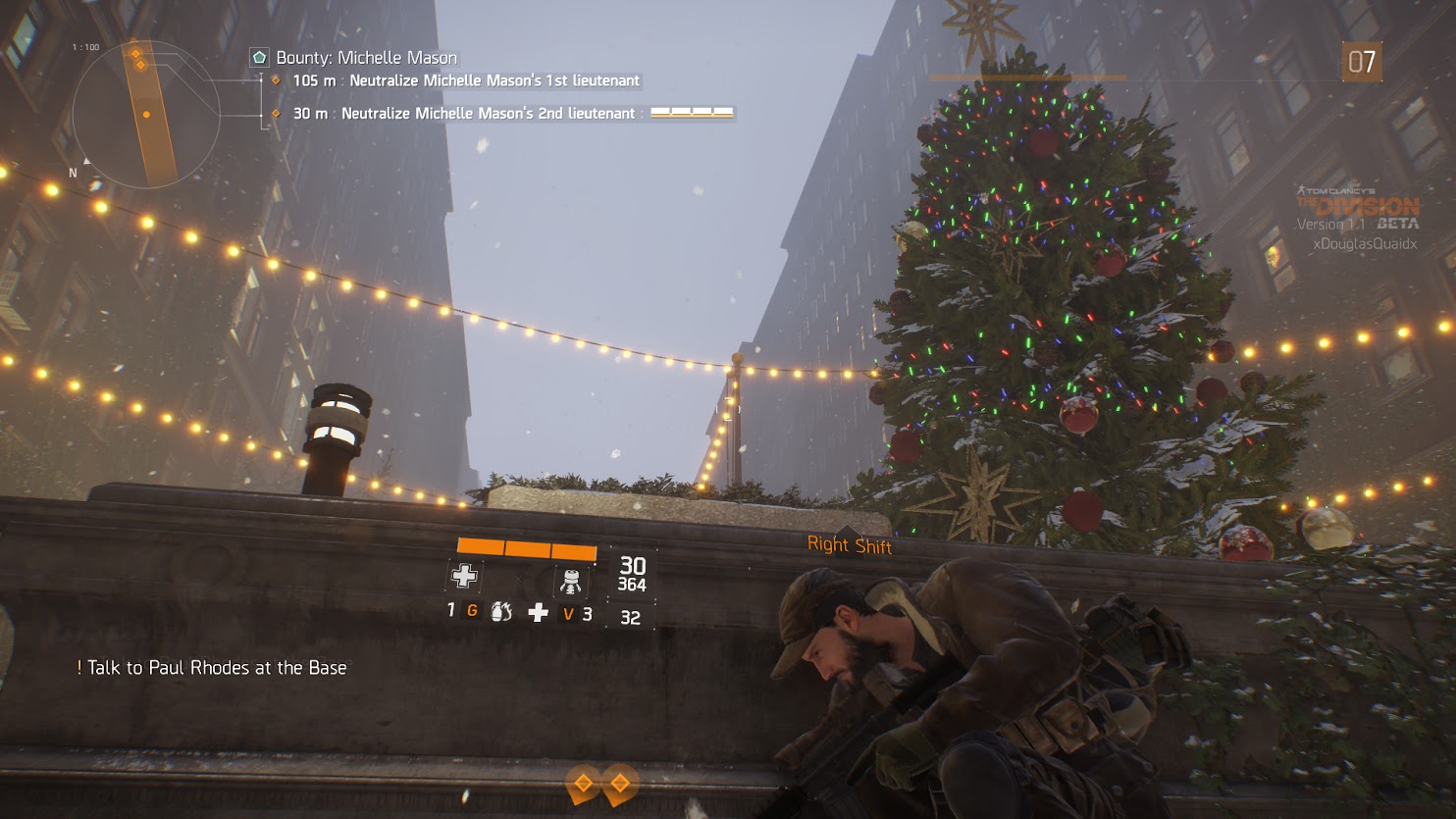Click the paired diamond waypoint markers
This screenshot has width=1456, height=819.
[601, 783]
